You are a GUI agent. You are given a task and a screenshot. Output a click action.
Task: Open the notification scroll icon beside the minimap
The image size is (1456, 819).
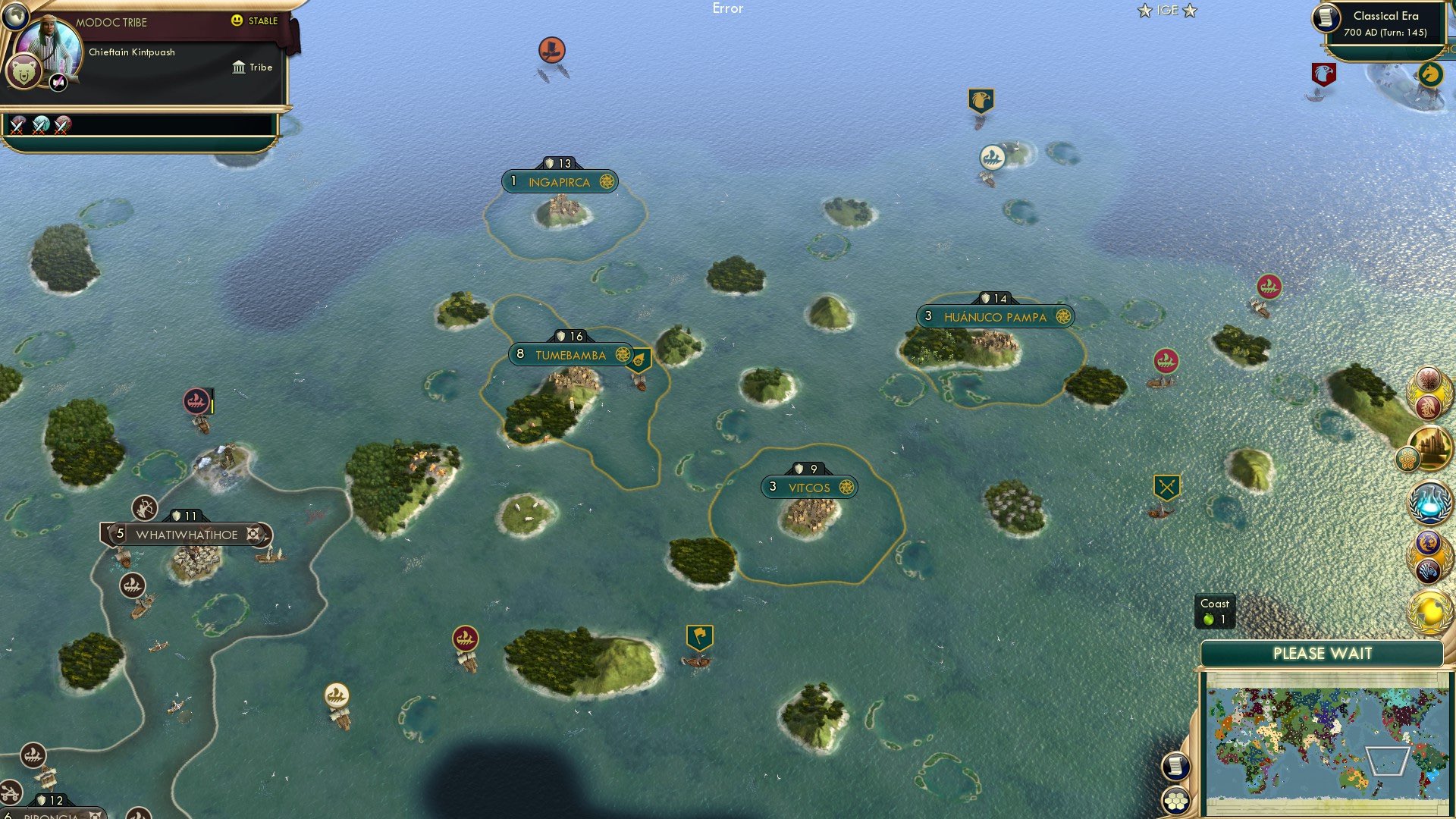point(1176,767)
